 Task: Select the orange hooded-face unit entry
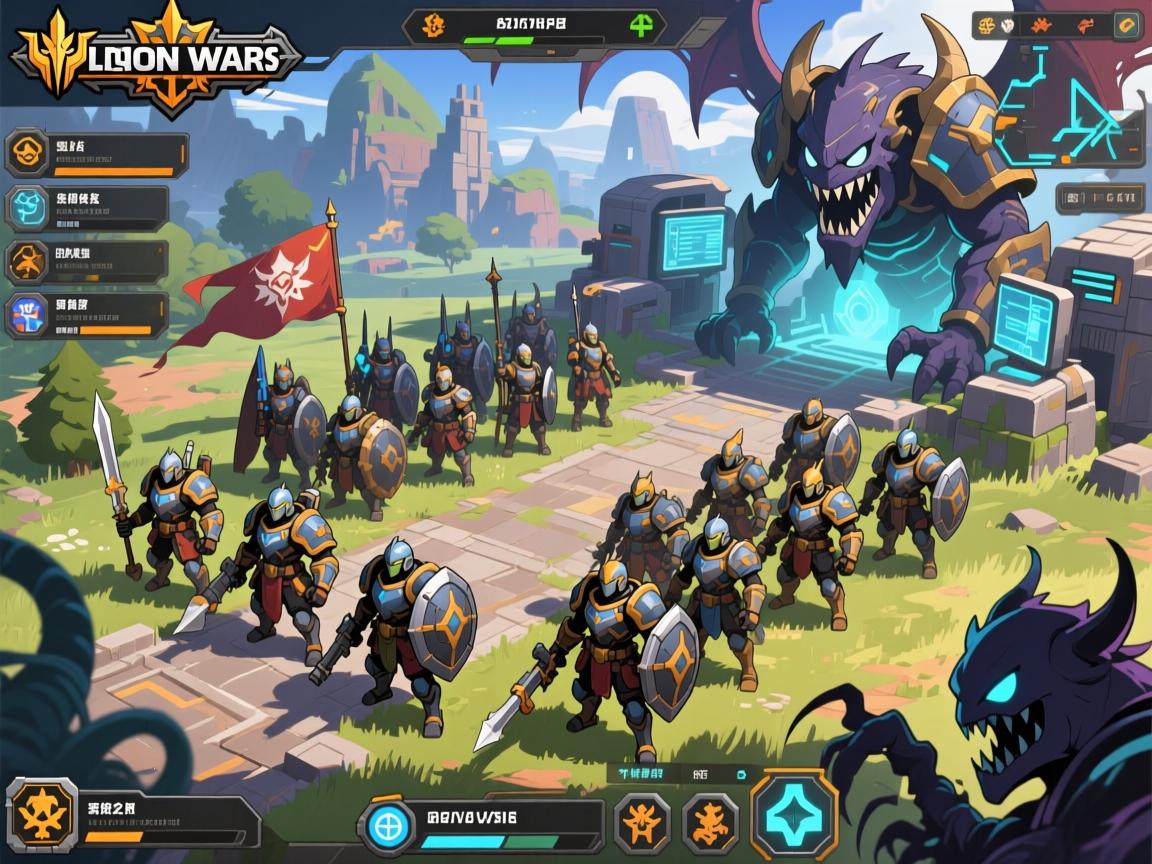click(26, 155)
